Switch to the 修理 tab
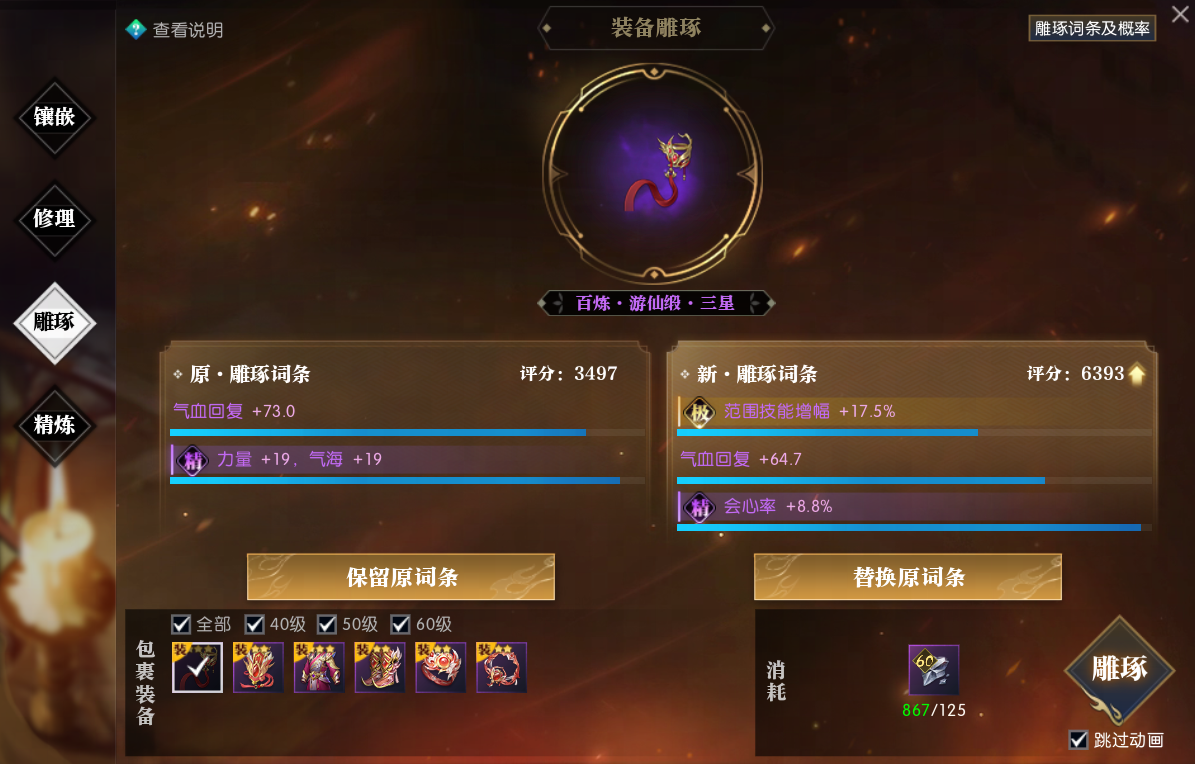 pos(54,219)
